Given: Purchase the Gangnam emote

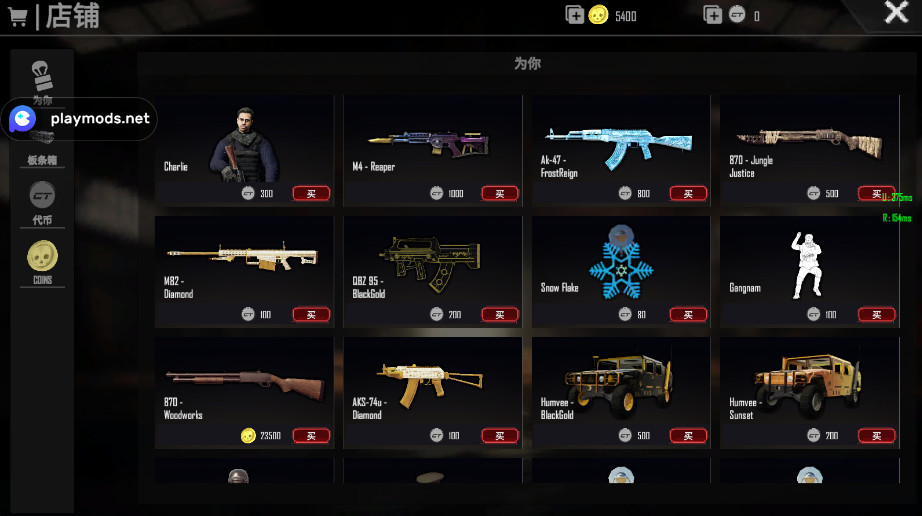Looking at the screenshot, I should coord(876,314).
